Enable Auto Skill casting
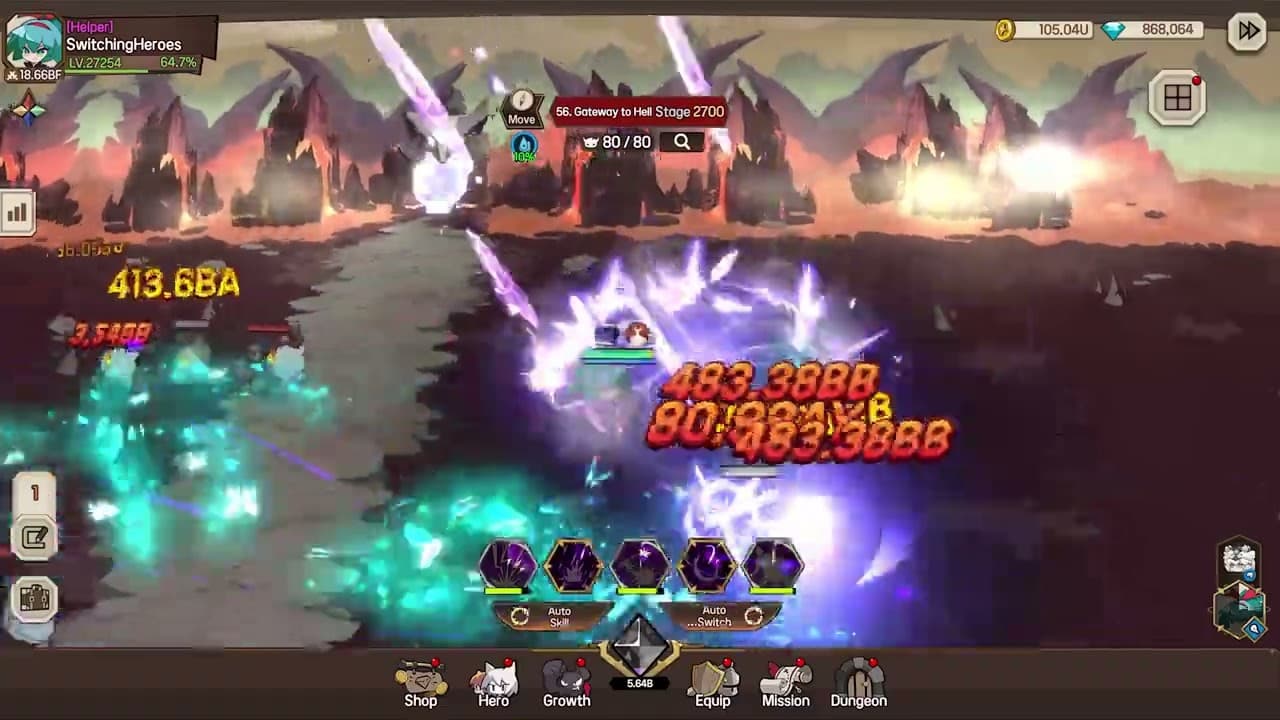The image size is (1280, 720). point(558,616)
